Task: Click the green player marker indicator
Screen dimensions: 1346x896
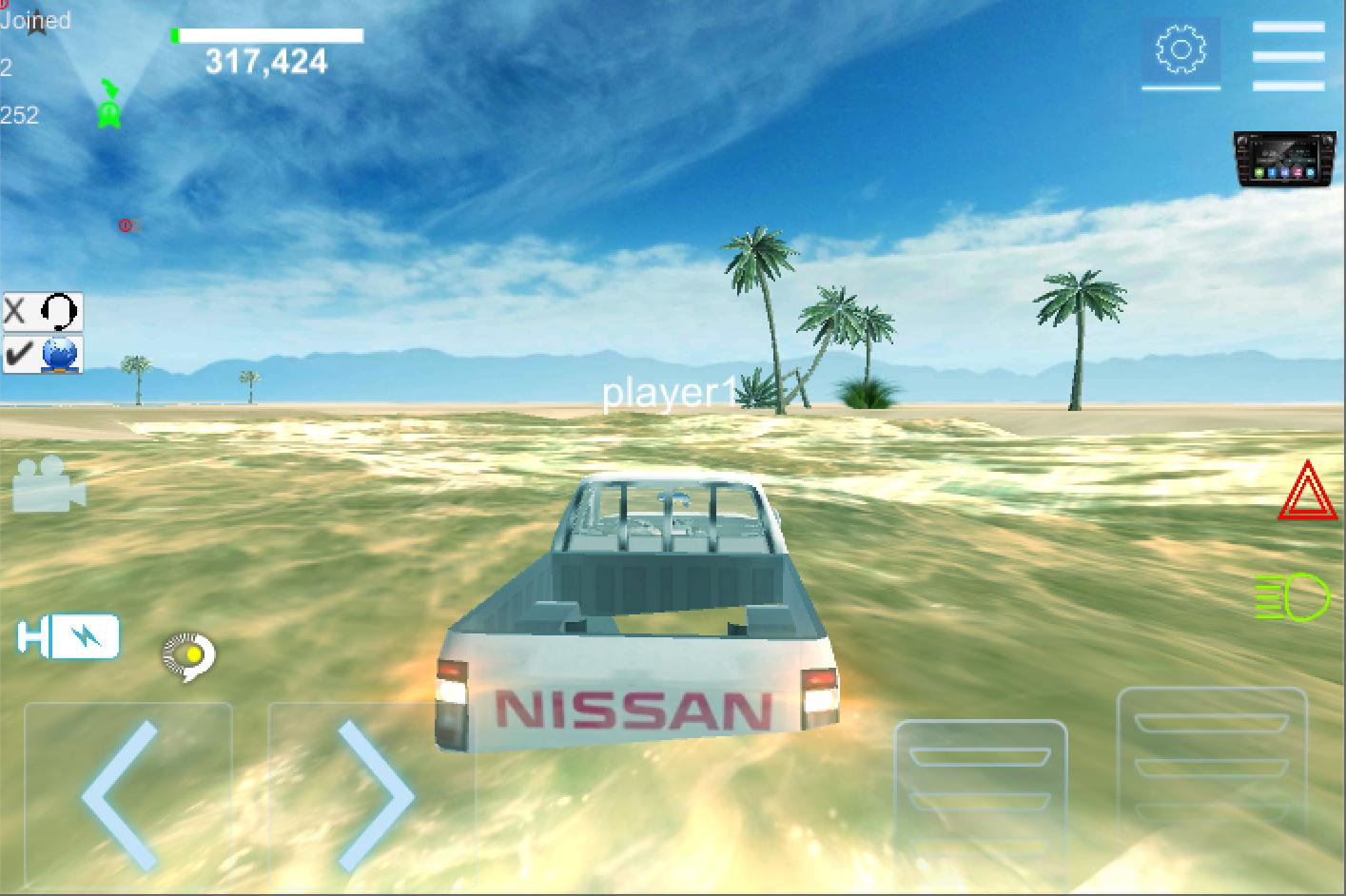Action: pos(109,107)
